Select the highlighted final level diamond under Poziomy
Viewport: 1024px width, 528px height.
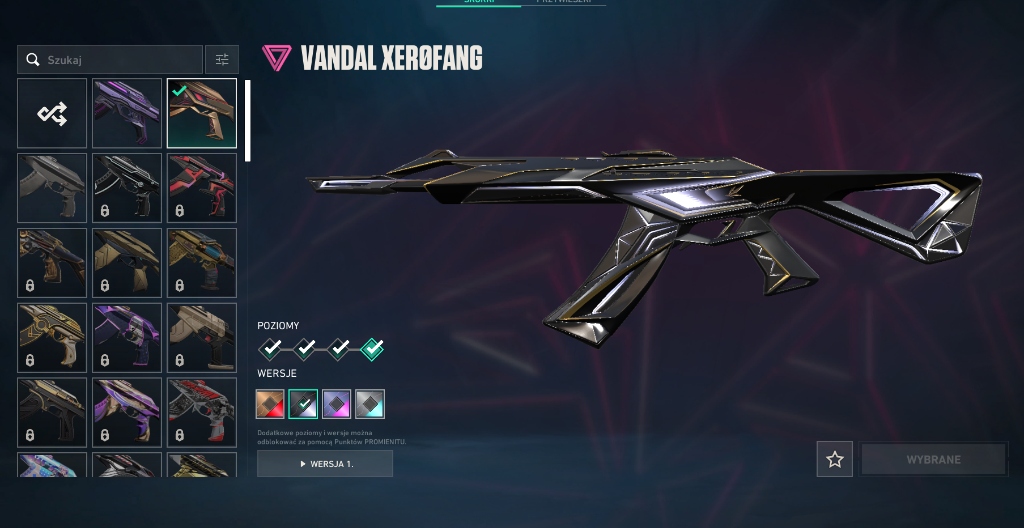[x=372, y=349]
